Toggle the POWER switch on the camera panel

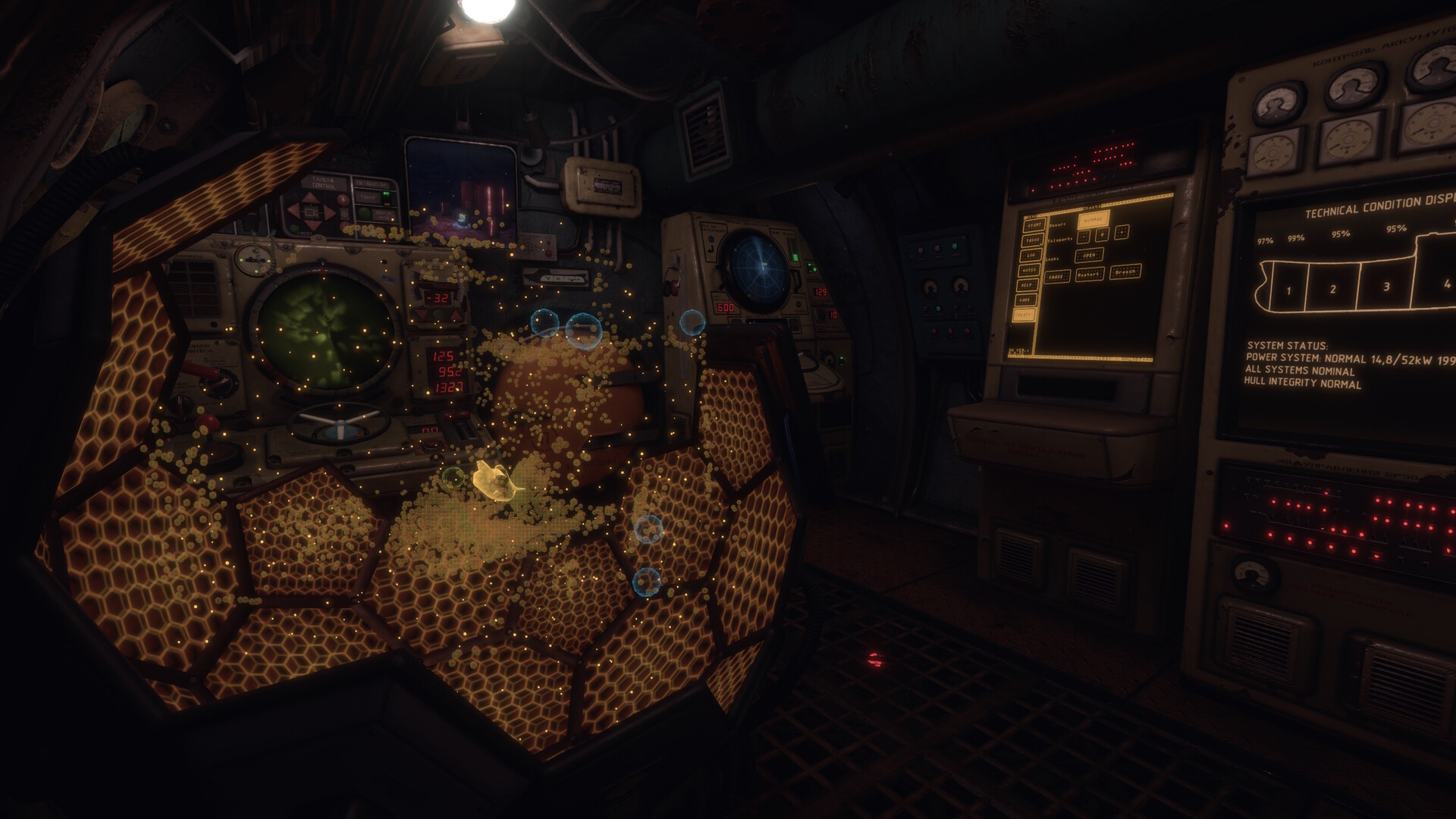[x=385, y=194]
